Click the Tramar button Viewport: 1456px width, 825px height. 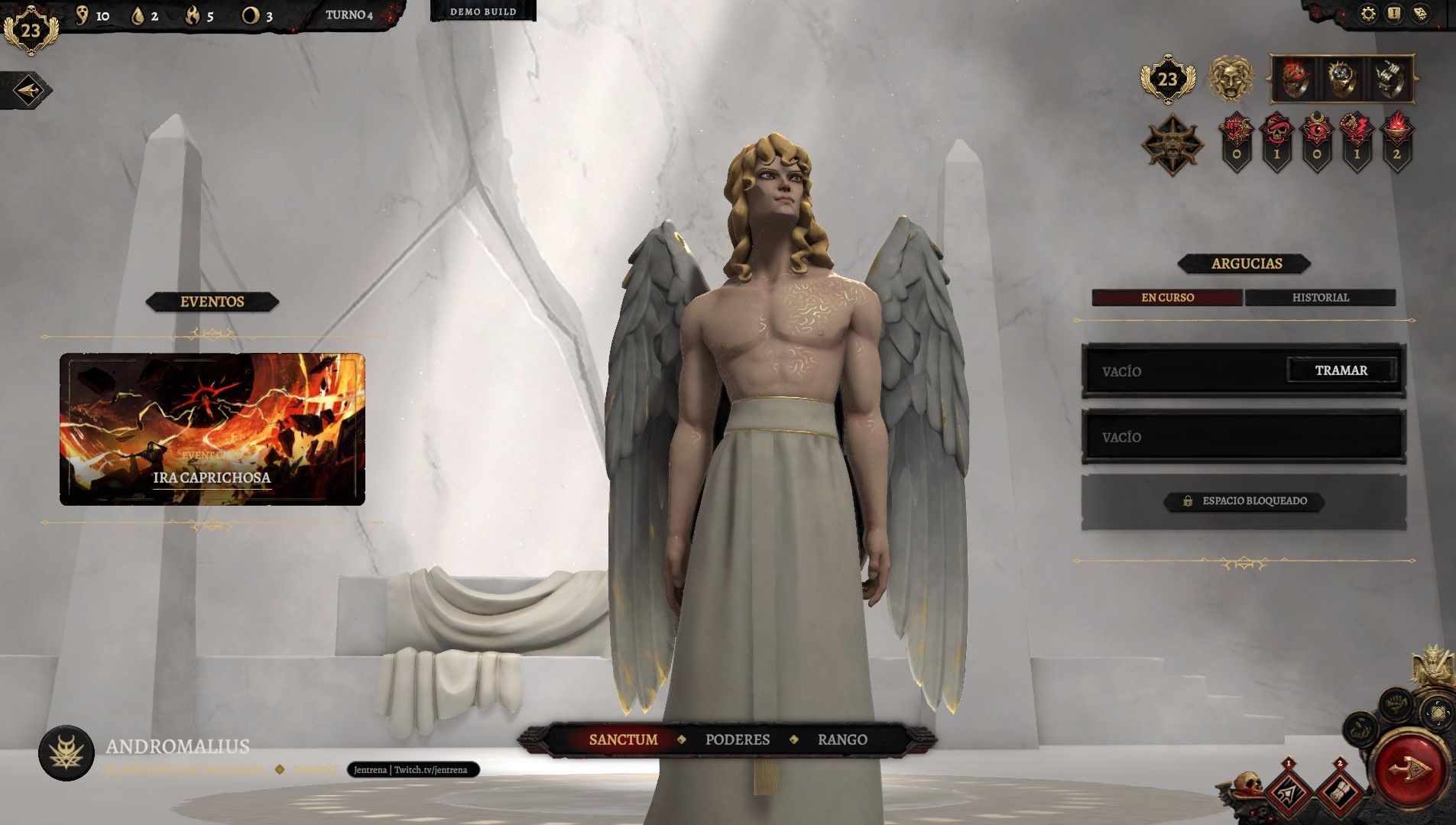coord(1341,370)
